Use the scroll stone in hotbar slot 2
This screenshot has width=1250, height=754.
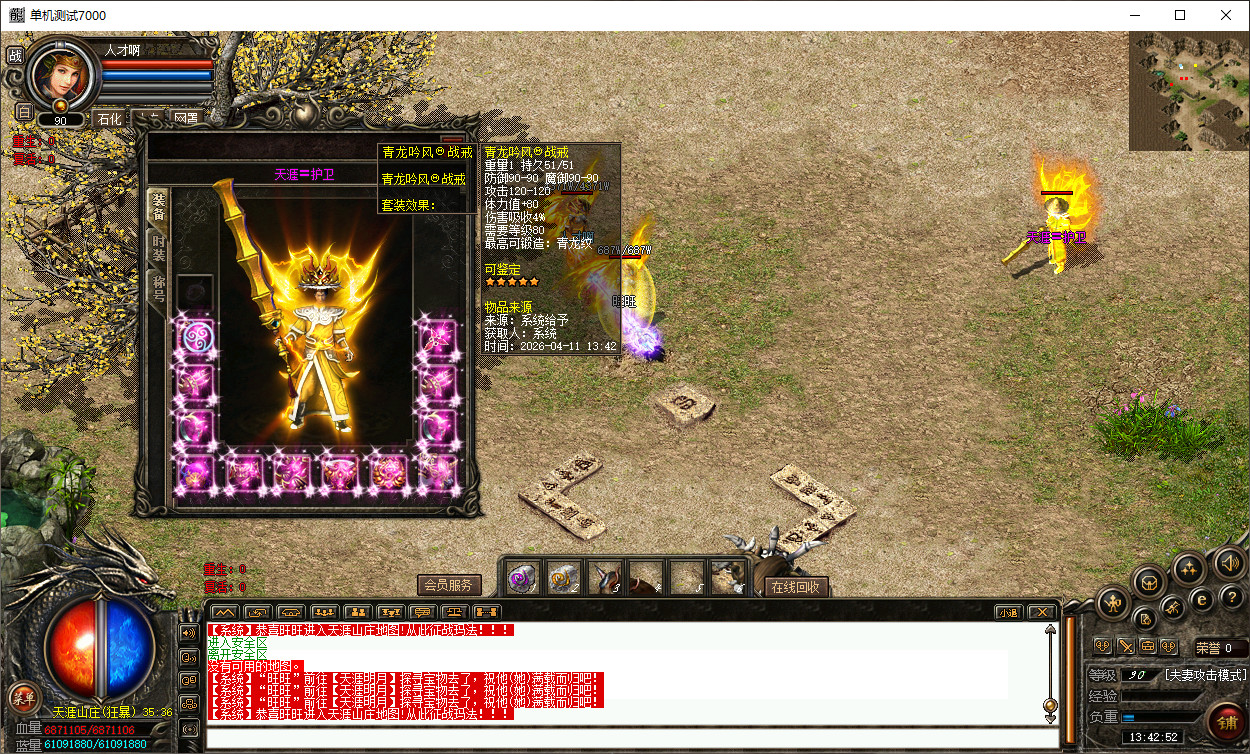tap(564, 577)
